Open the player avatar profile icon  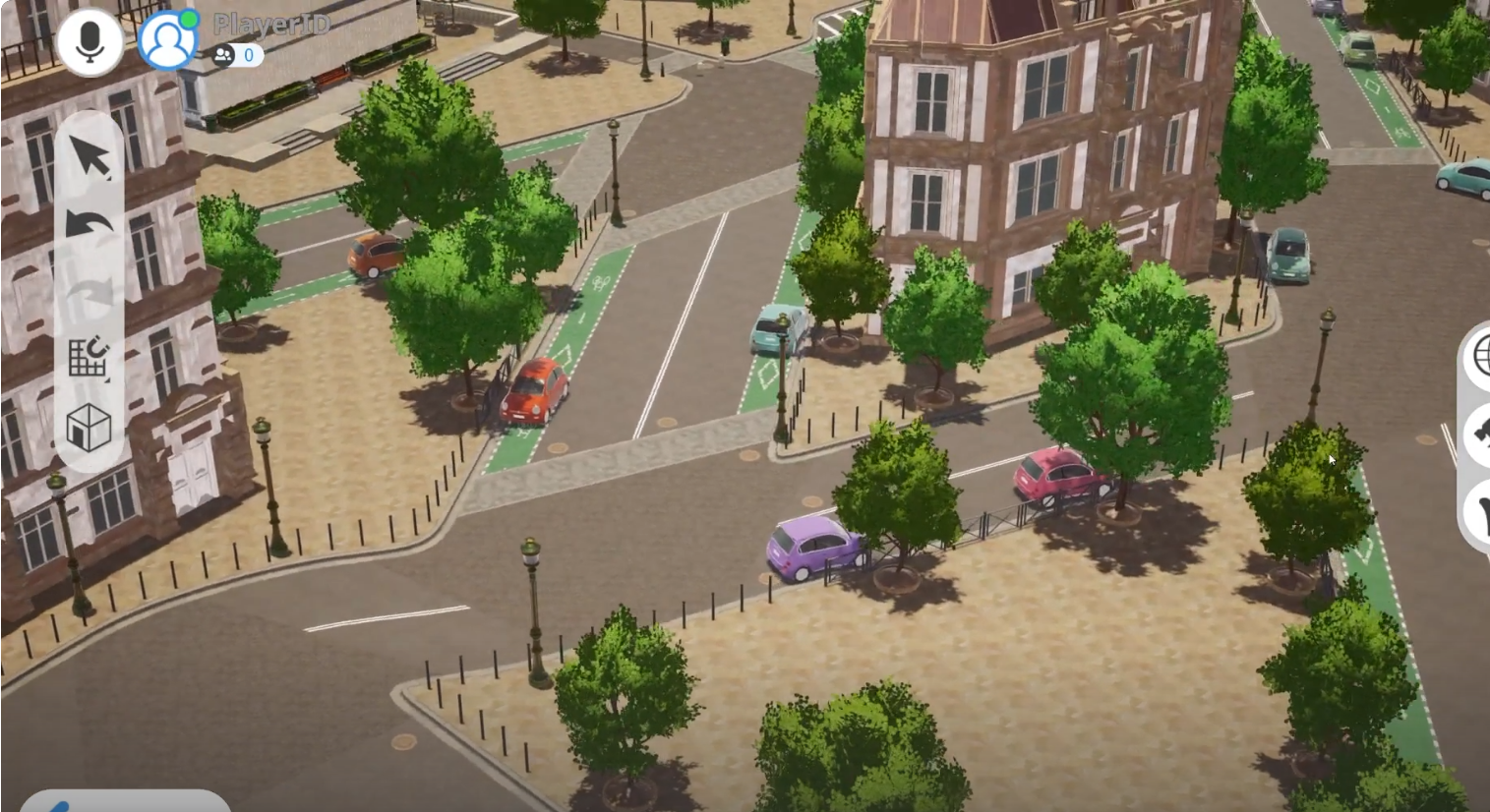pyautogui.click(x=168, y=39)
